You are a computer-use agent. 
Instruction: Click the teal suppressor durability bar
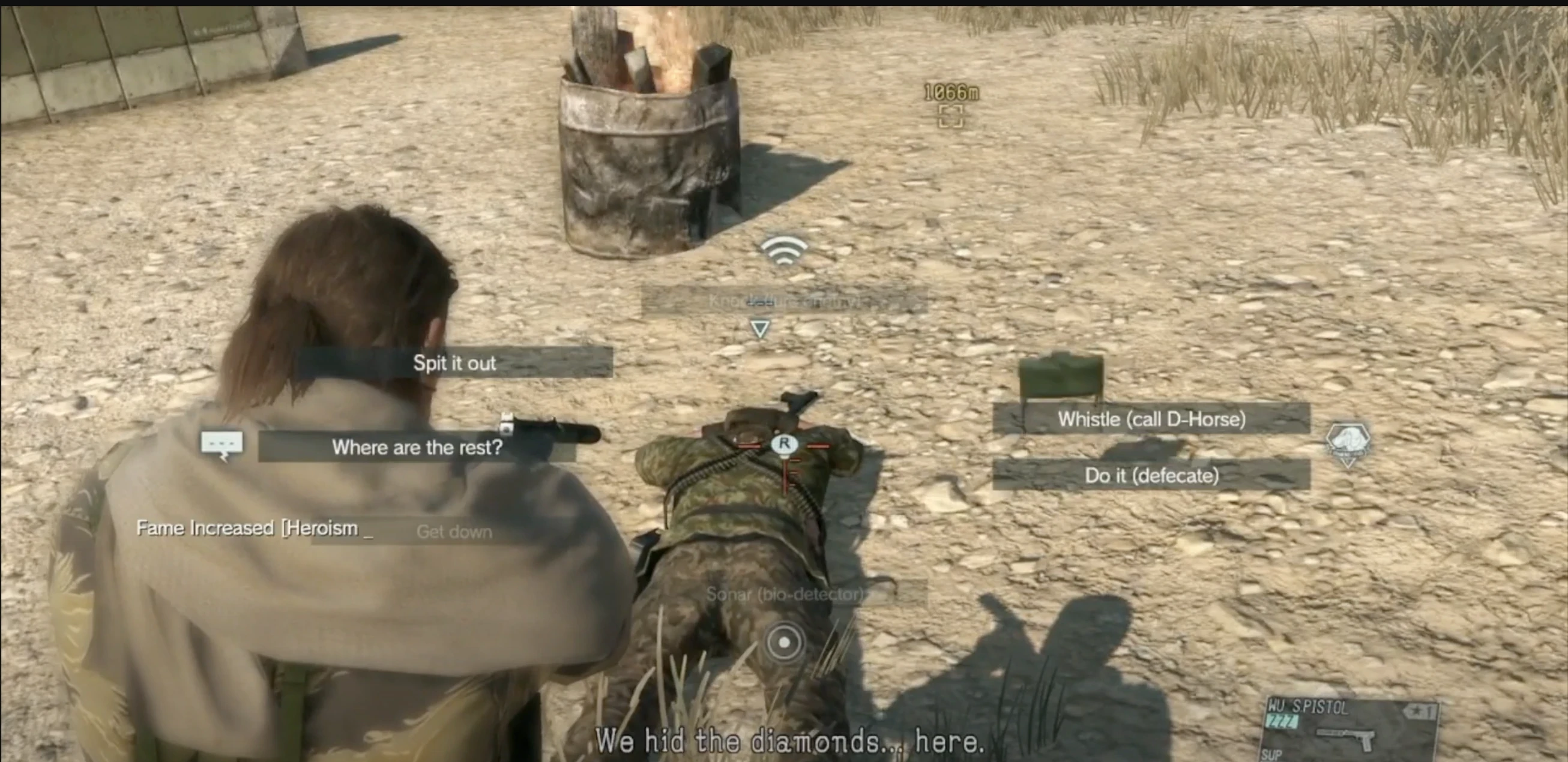[1283, 721]
